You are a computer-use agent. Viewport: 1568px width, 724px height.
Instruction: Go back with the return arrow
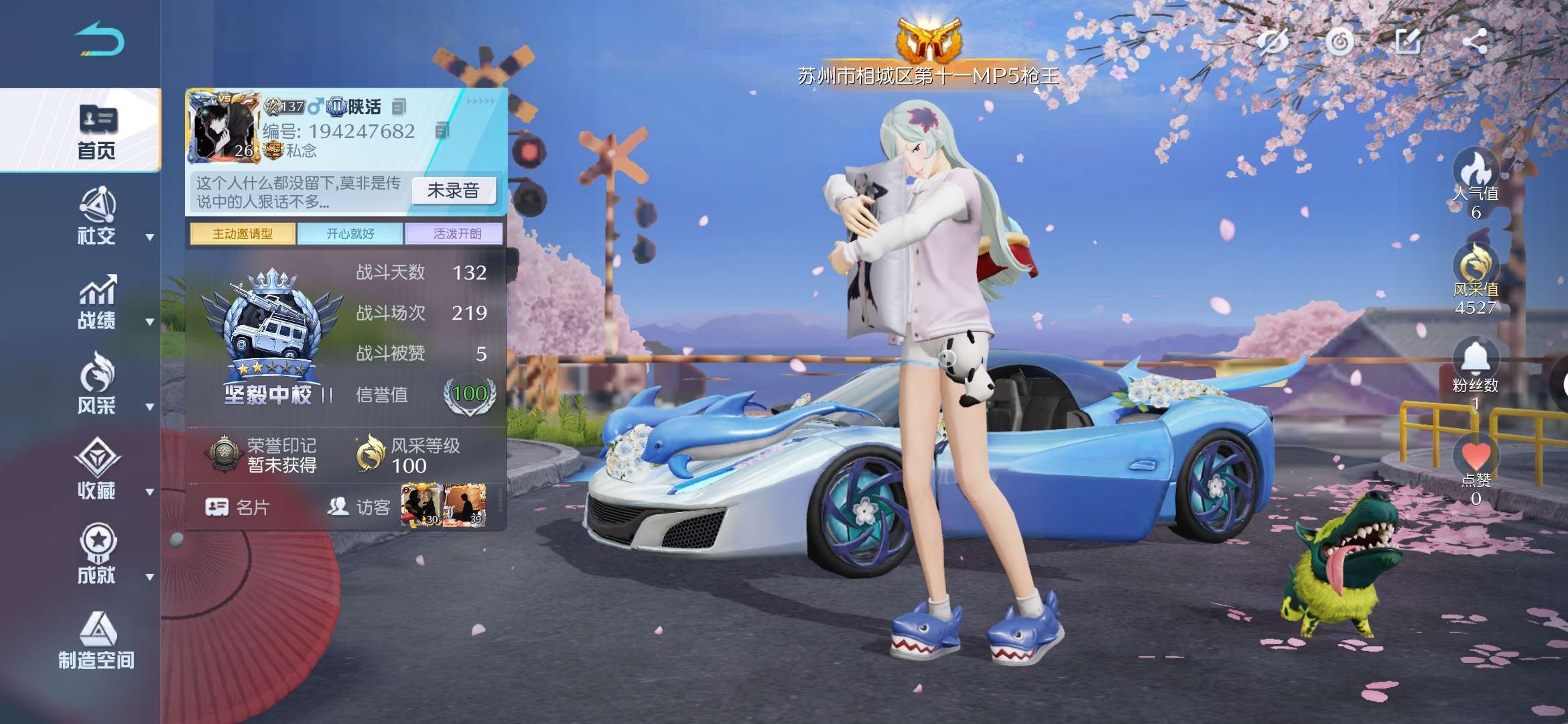coord(99,39)
